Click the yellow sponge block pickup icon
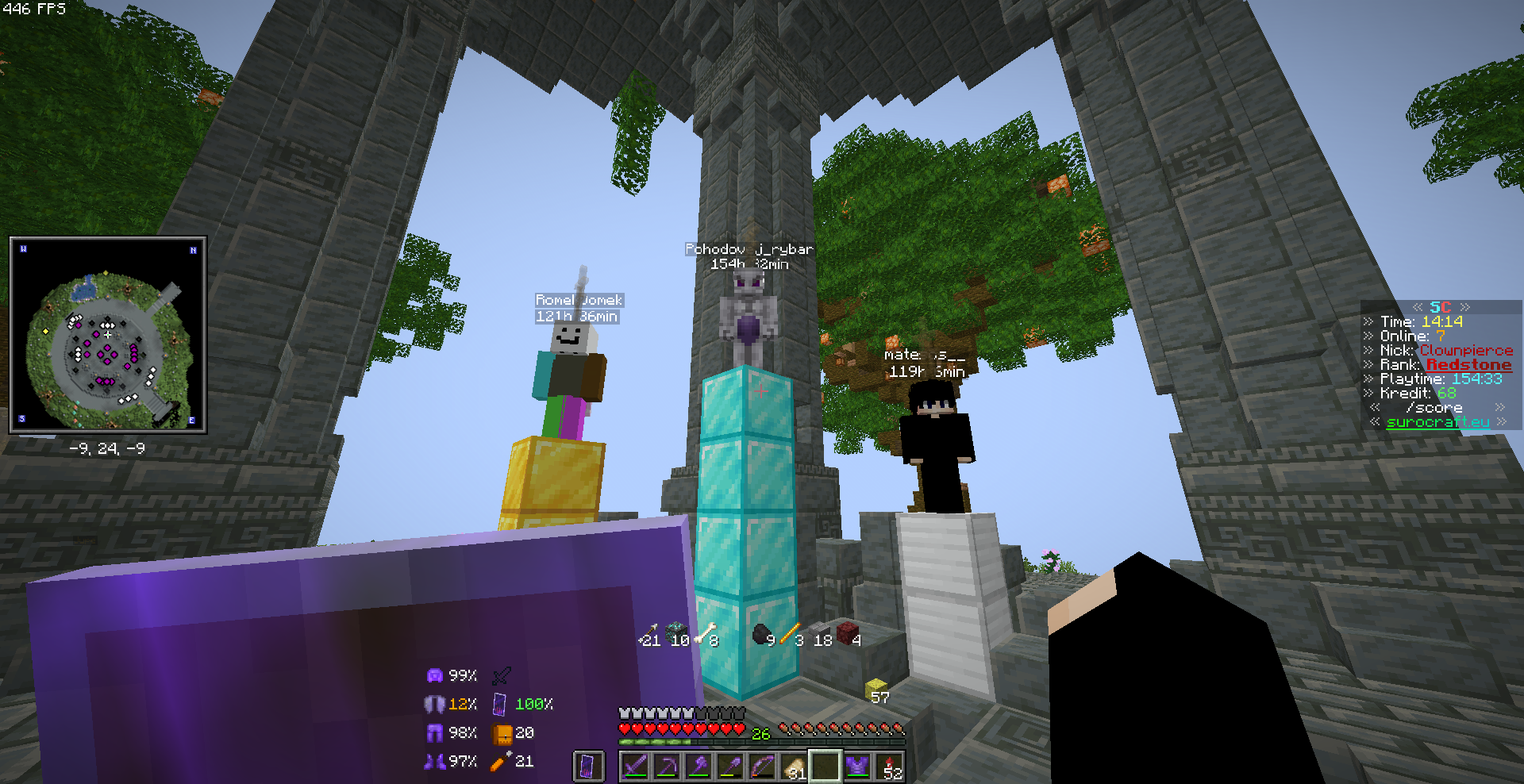Screen dimensions: 1524x784 click(x=876, y=687)
